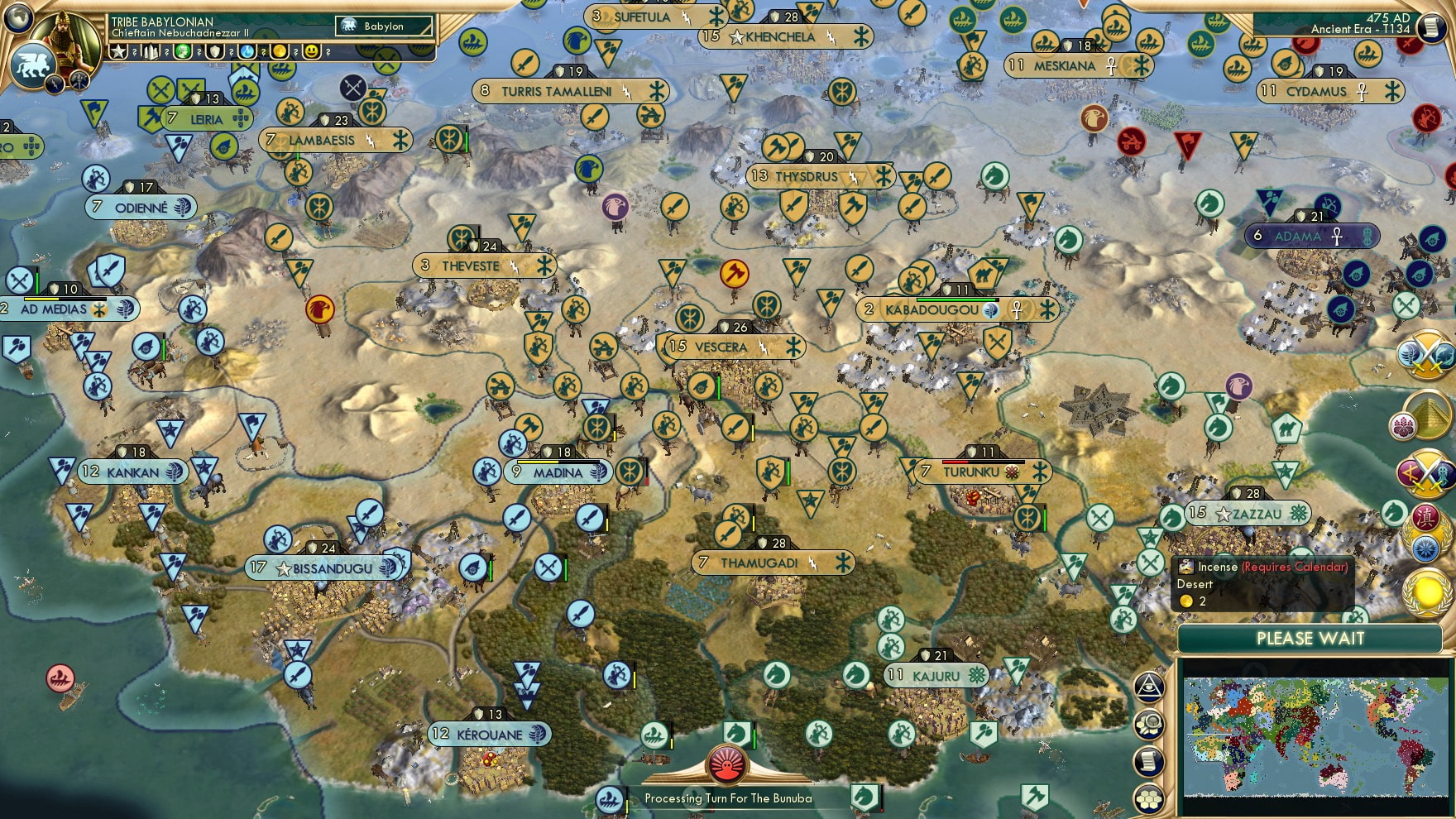This screenshot has width=1456, height=819.
Task: Open the notification log via the scroll icon
Action: tap(1148, 761)
